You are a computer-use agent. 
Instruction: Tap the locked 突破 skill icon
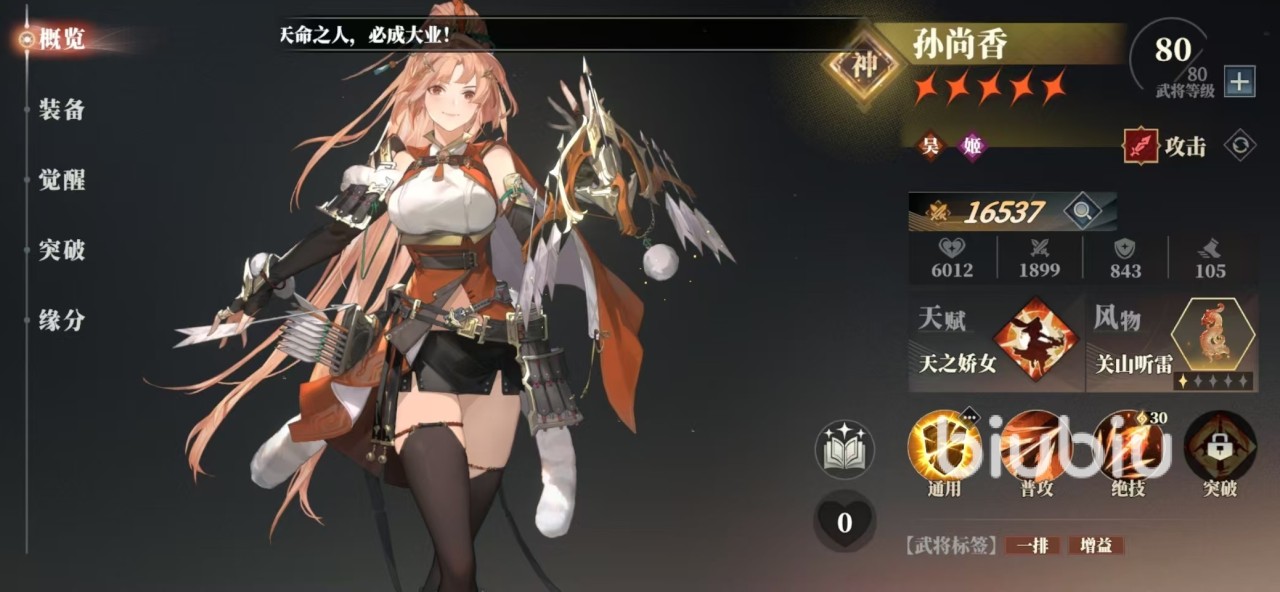point(1218,446)
